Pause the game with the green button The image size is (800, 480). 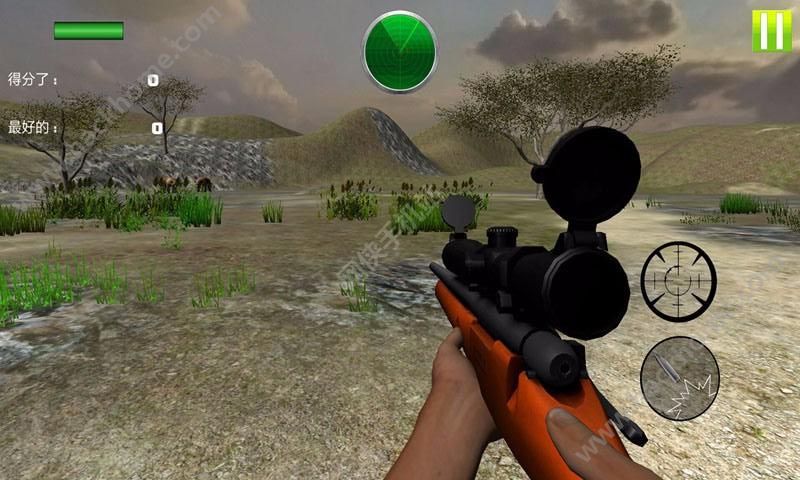[x=771, y=31]
